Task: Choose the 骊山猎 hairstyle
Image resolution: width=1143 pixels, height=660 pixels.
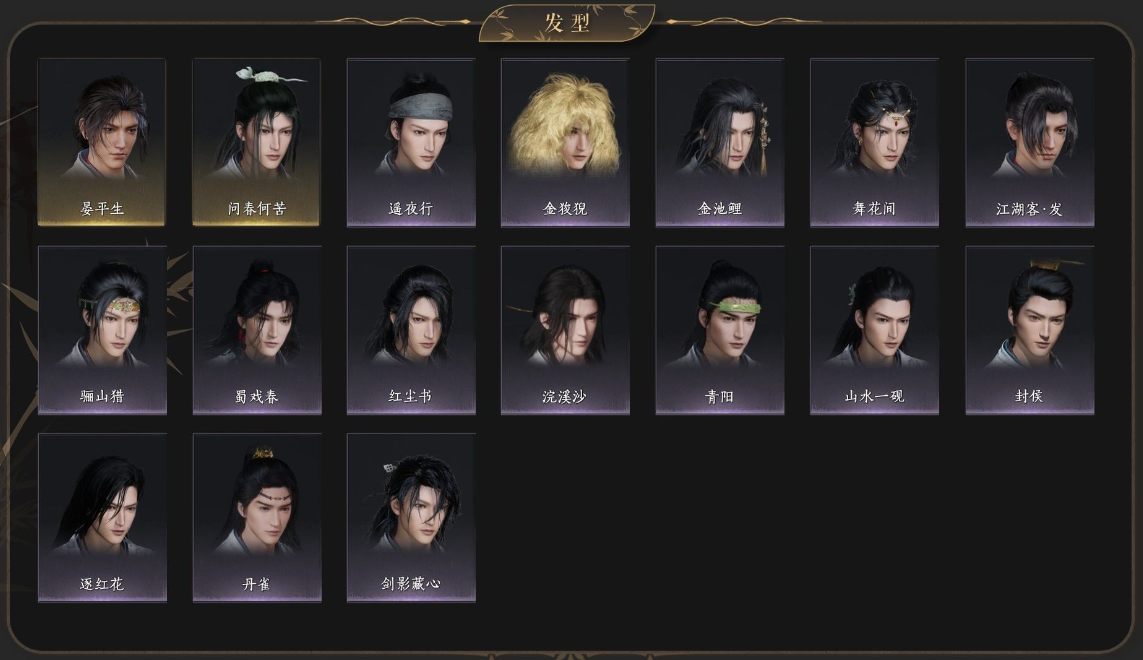Action: 102,329
